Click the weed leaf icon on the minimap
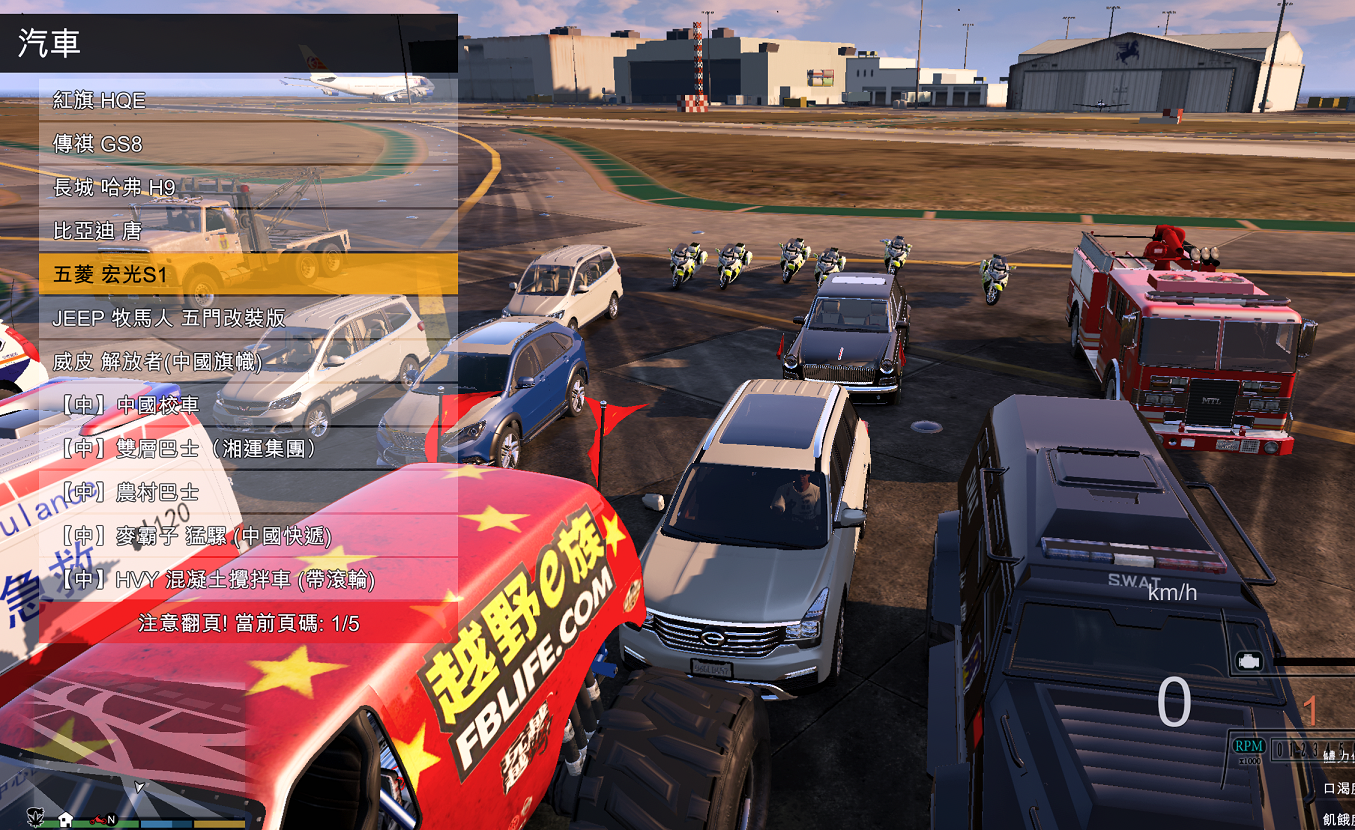The width and height of the screenshot is (1355, 830). [35, 817]
